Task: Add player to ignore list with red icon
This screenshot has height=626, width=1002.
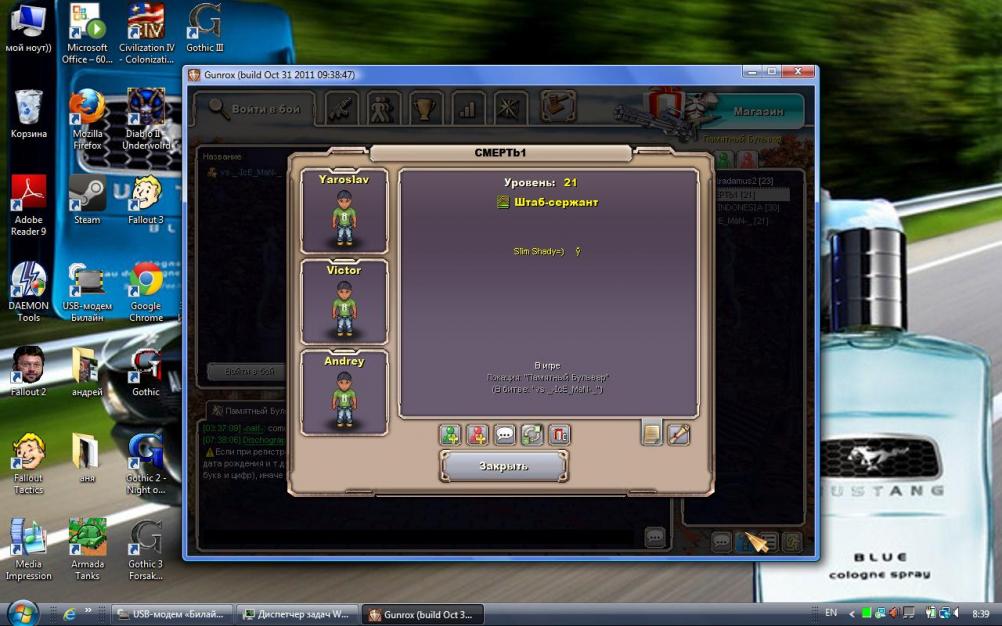Action: (x=478, y=435)
